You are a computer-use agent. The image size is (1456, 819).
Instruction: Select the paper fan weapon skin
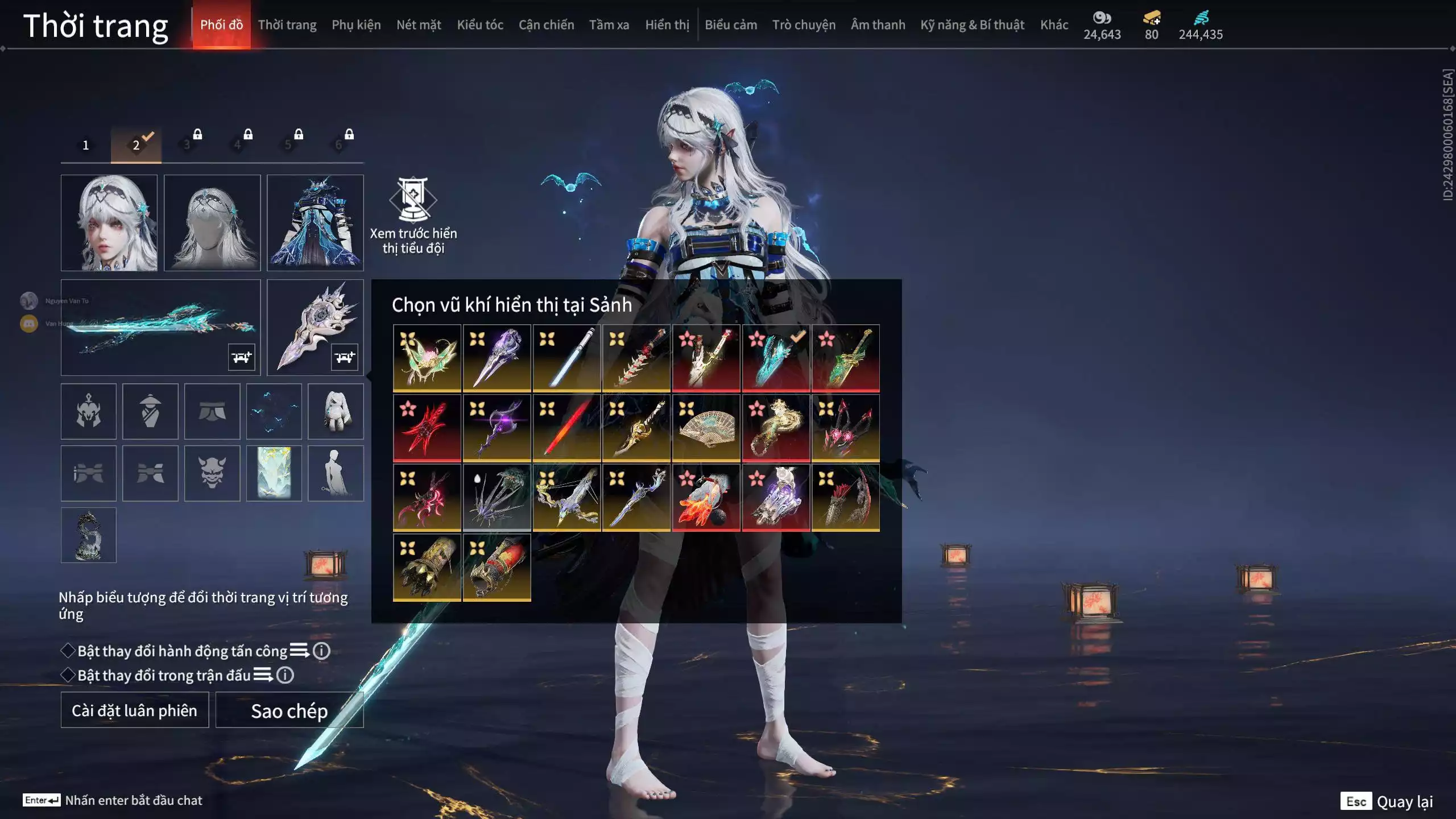[x=706, y=428]
